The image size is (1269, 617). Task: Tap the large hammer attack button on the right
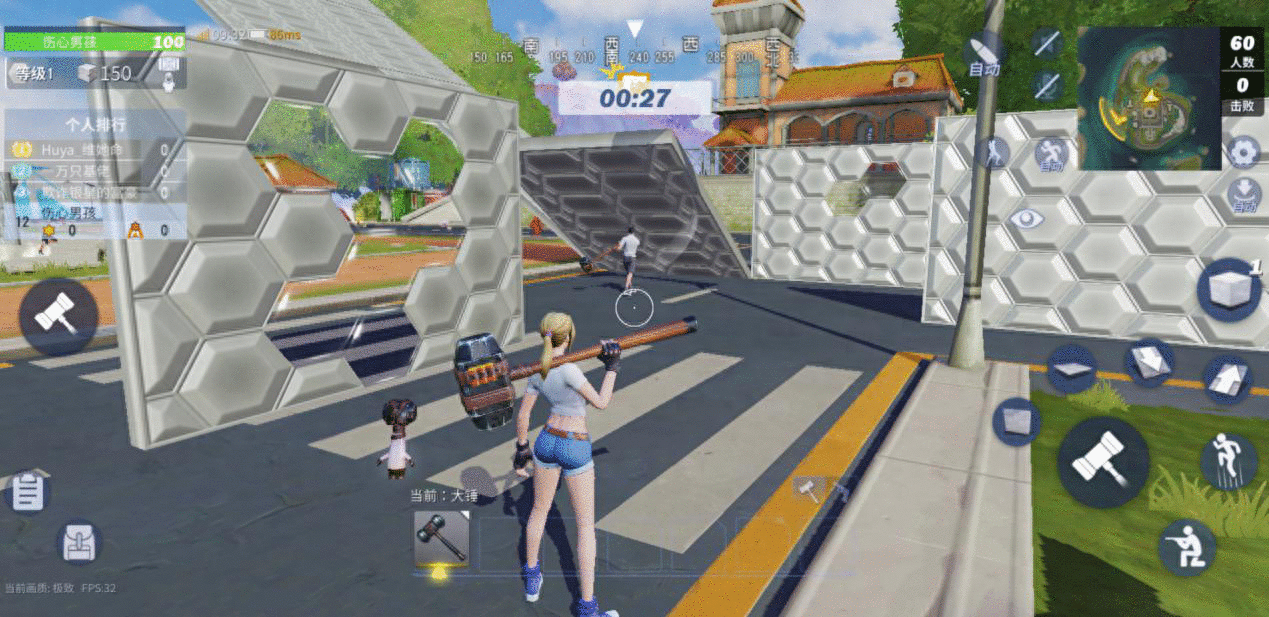[1102, 462]
